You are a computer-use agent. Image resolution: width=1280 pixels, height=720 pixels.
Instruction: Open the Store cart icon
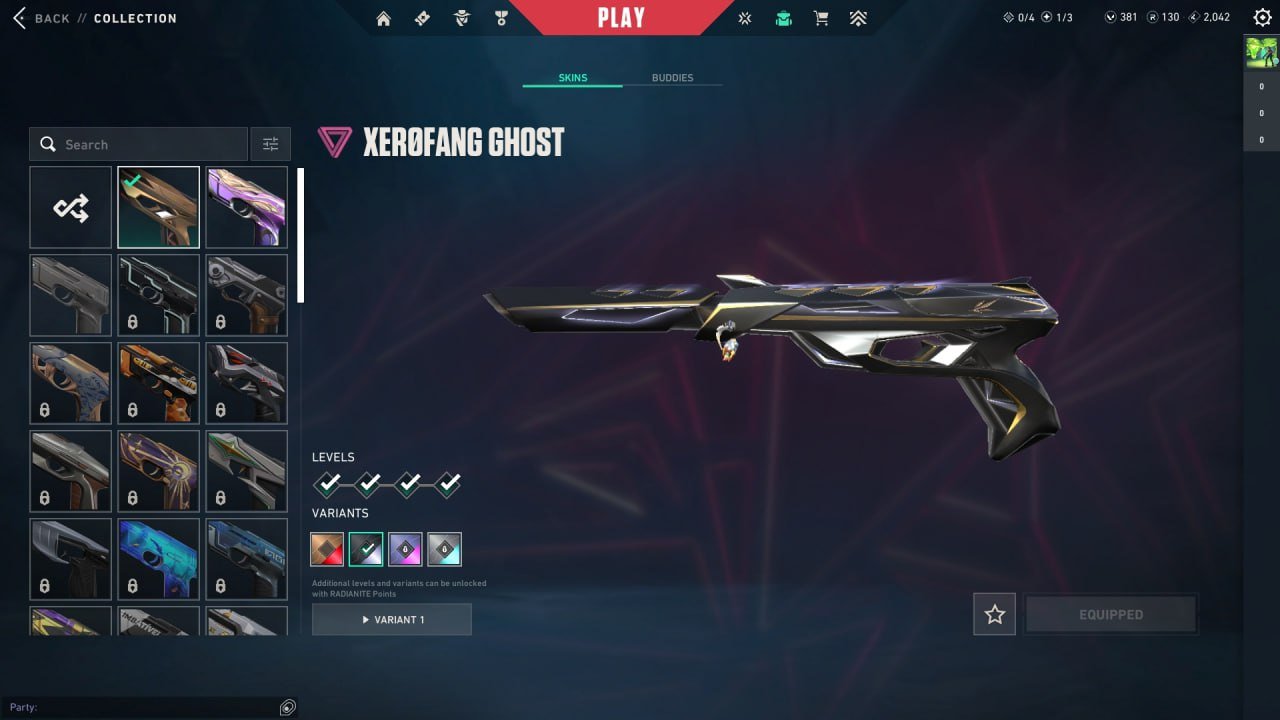click(x=820, y=17)
